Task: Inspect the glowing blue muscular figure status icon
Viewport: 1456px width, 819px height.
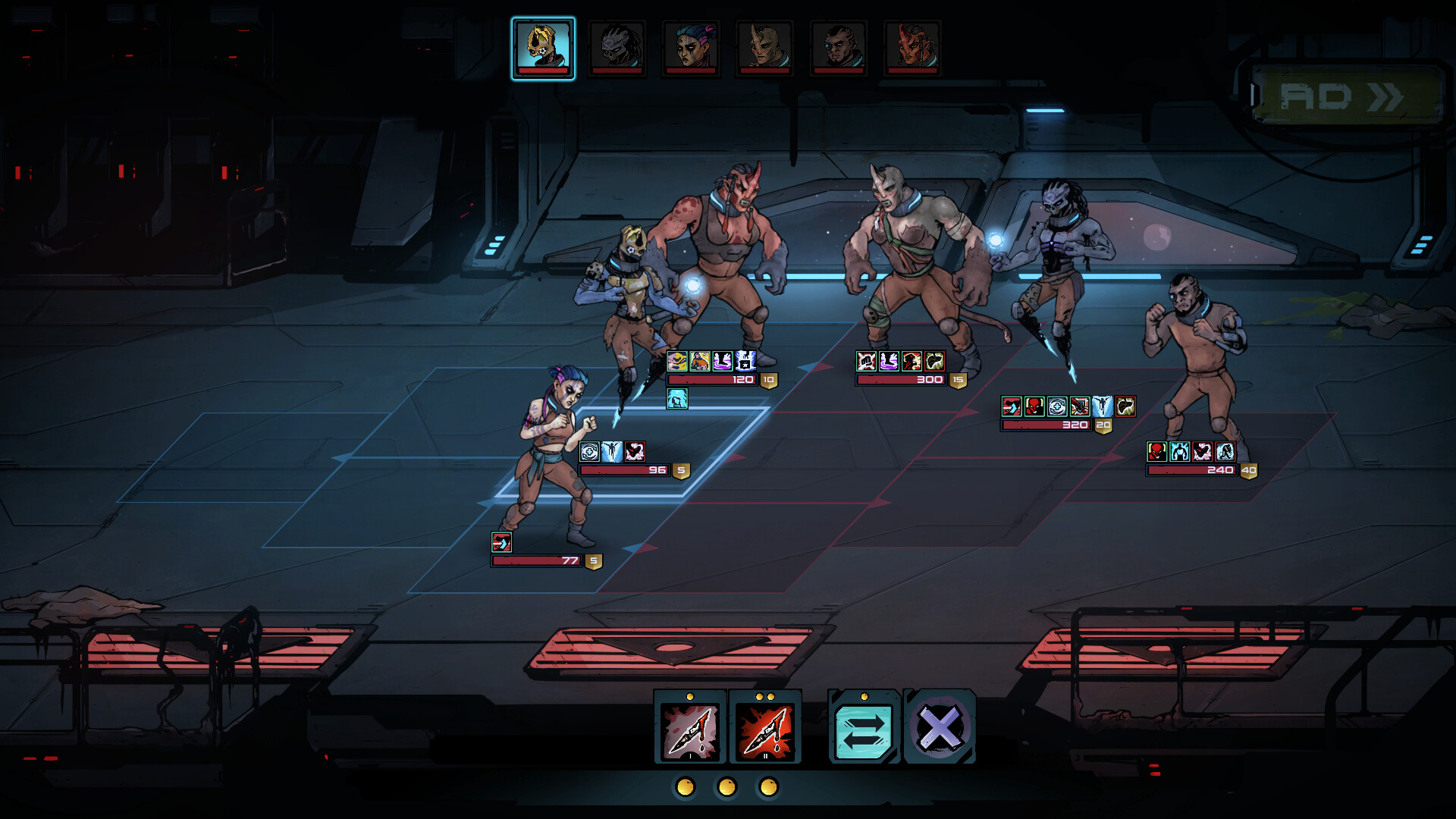Action: (x=1179, y=452)
